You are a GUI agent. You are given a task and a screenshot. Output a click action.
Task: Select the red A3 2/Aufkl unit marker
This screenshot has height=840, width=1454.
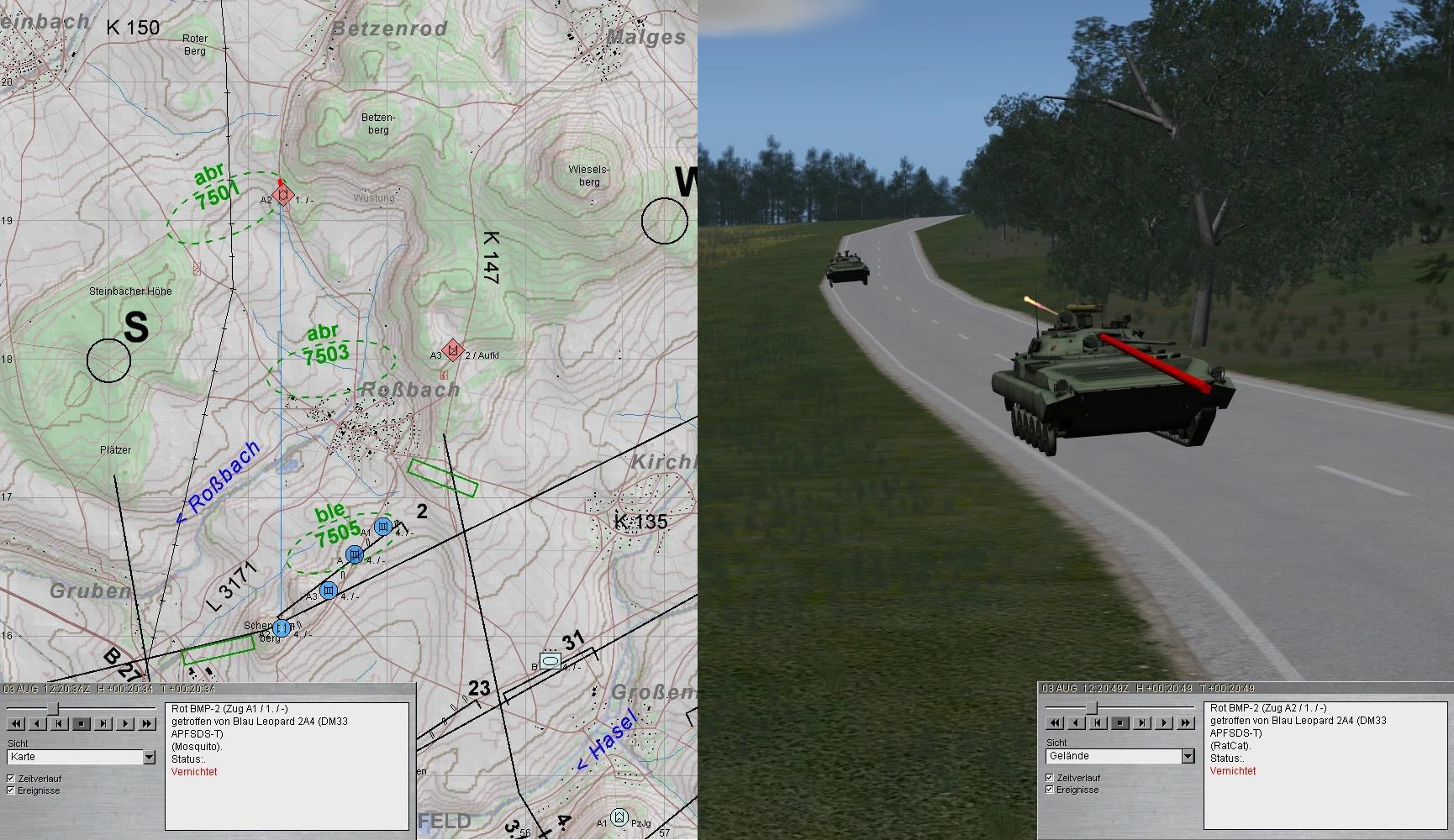[x=454, y=349]
